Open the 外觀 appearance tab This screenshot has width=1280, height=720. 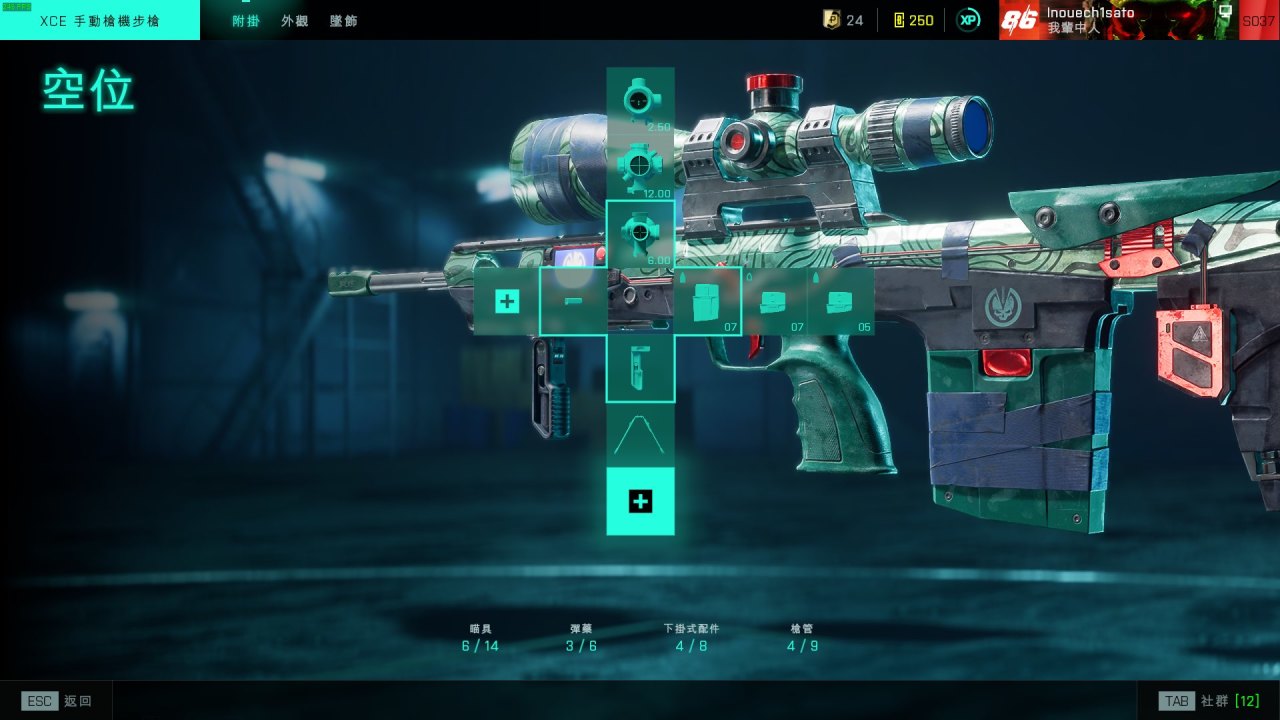tap(294, 20)
